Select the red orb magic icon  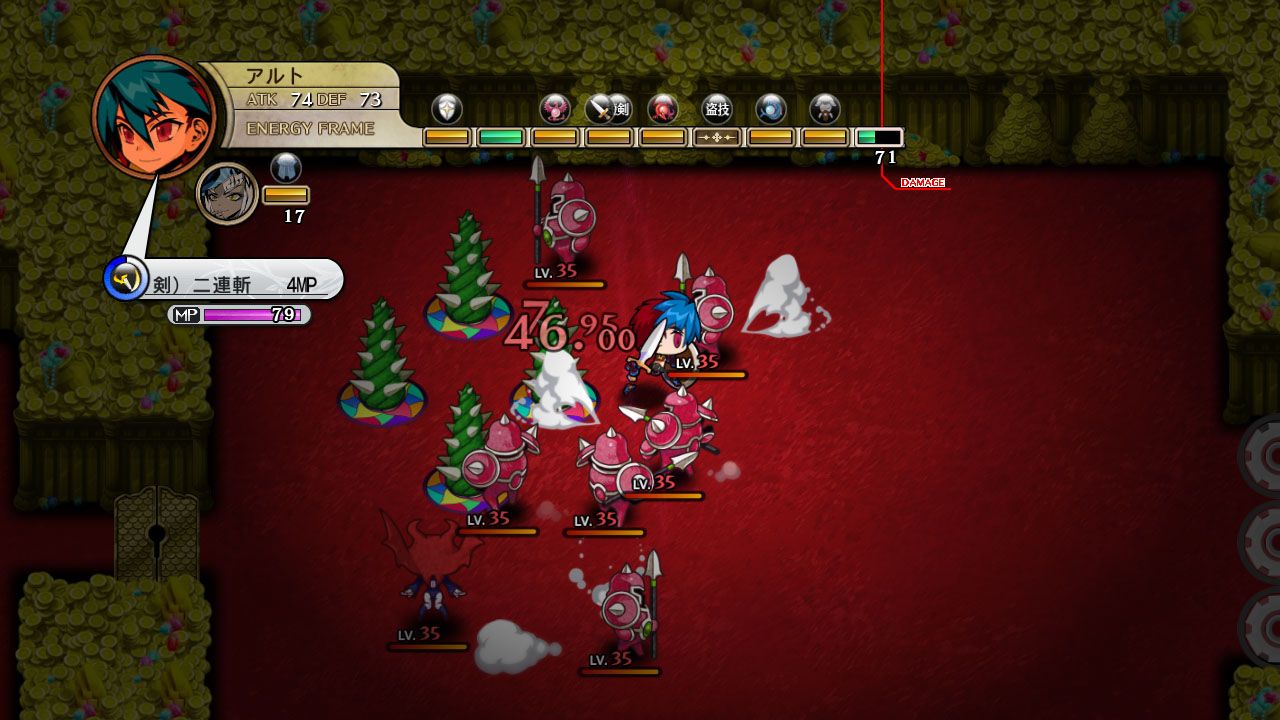(x=661, y=112)
